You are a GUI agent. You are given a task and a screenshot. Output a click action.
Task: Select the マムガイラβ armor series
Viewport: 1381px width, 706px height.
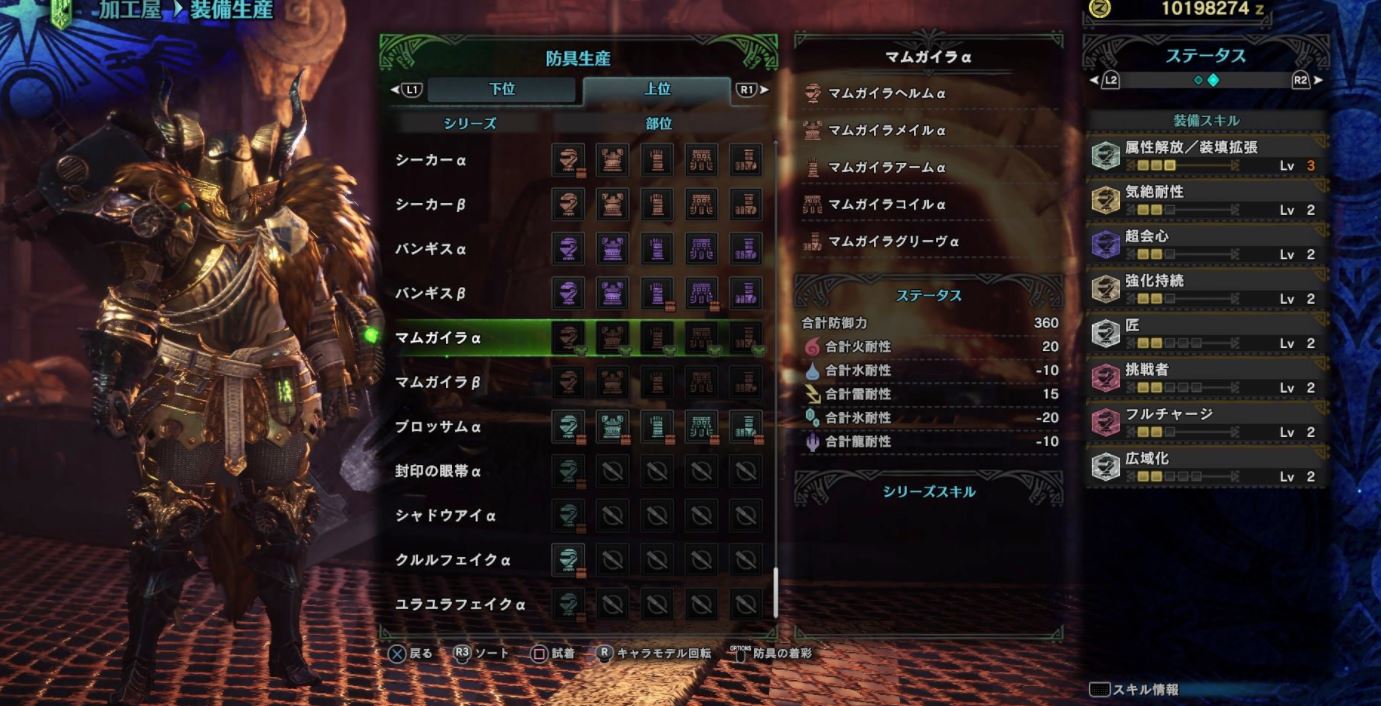pyautogui.click(x=438, y=382)
